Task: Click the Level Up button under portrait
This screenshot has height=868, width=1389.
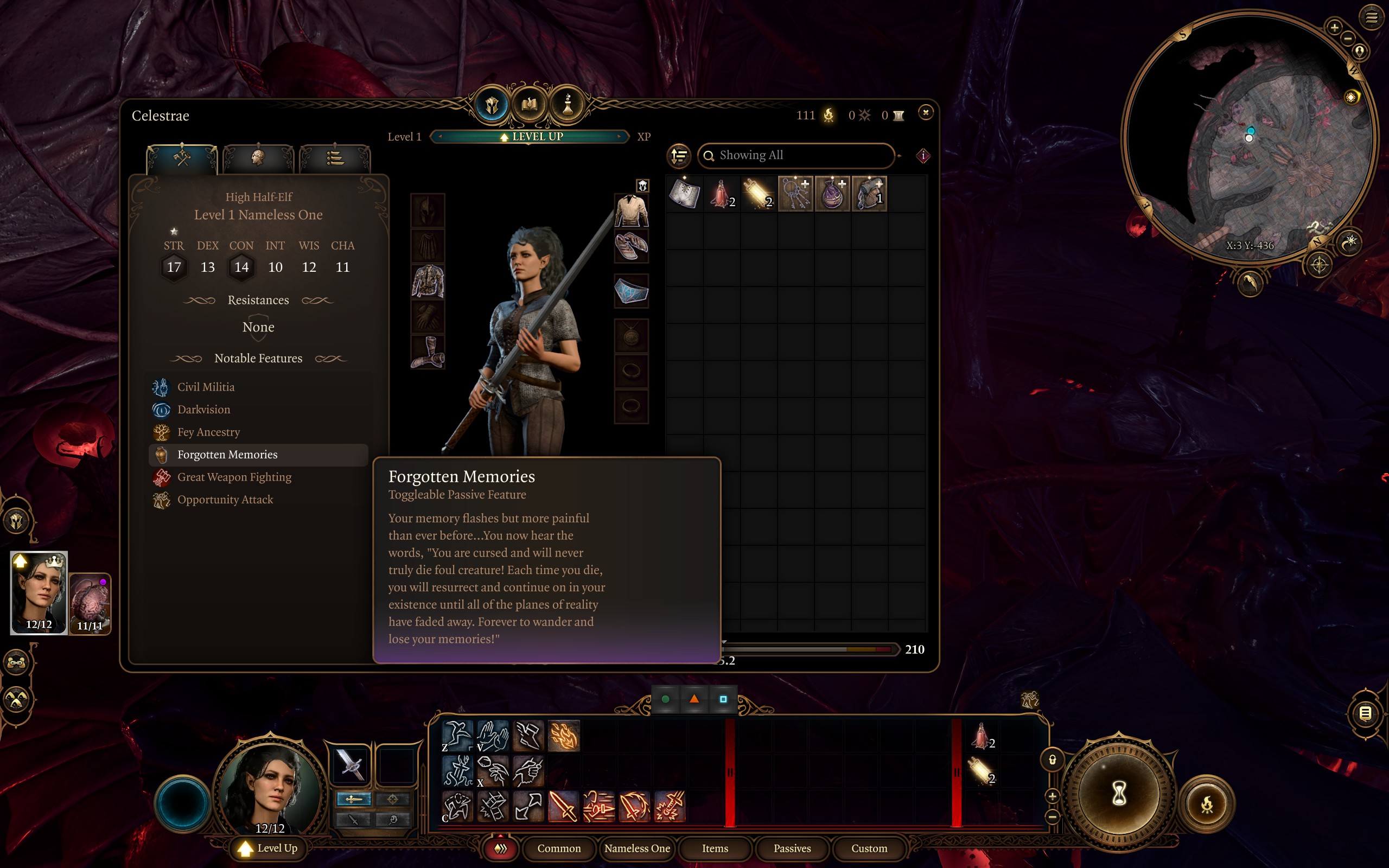Action: 269,848
